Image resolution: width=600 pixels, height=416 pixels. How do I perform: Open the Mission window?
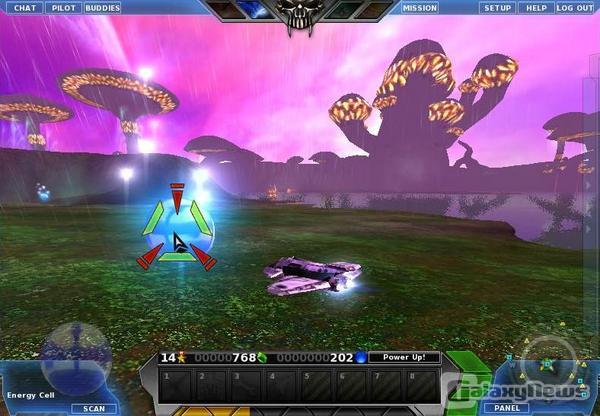(x=419, y=8)
